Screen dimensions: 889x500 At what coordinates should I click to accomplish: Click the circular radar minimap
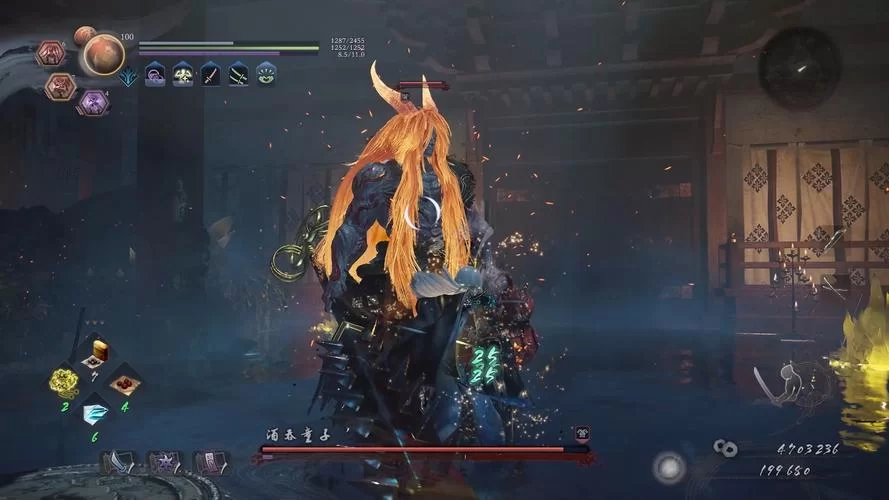click(798, 67)
